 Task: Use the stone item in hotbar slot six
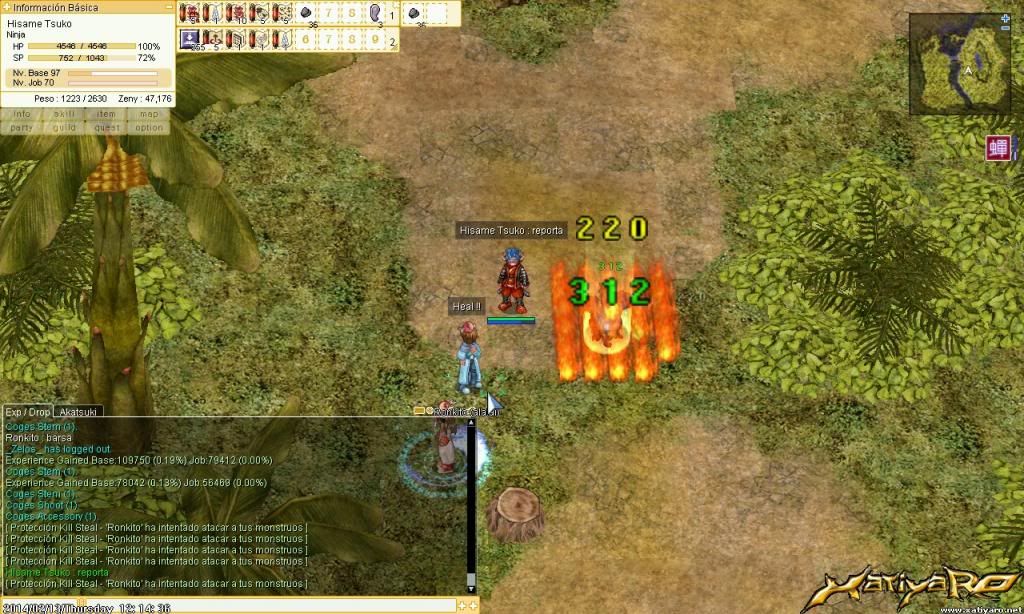pyautogui.click(x=307, y=13)
